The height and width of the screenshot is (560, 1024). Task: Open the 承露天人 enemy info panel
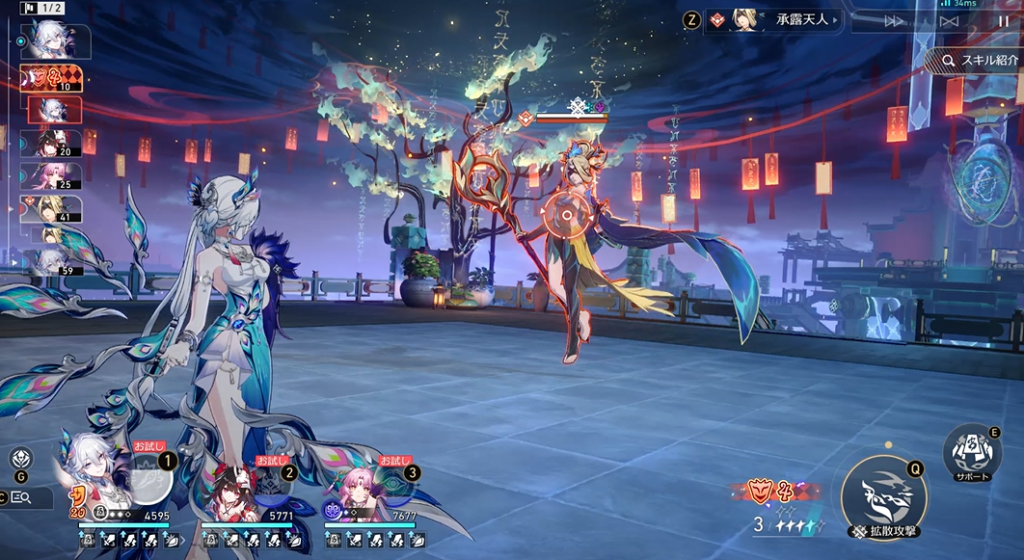[773, 20]
